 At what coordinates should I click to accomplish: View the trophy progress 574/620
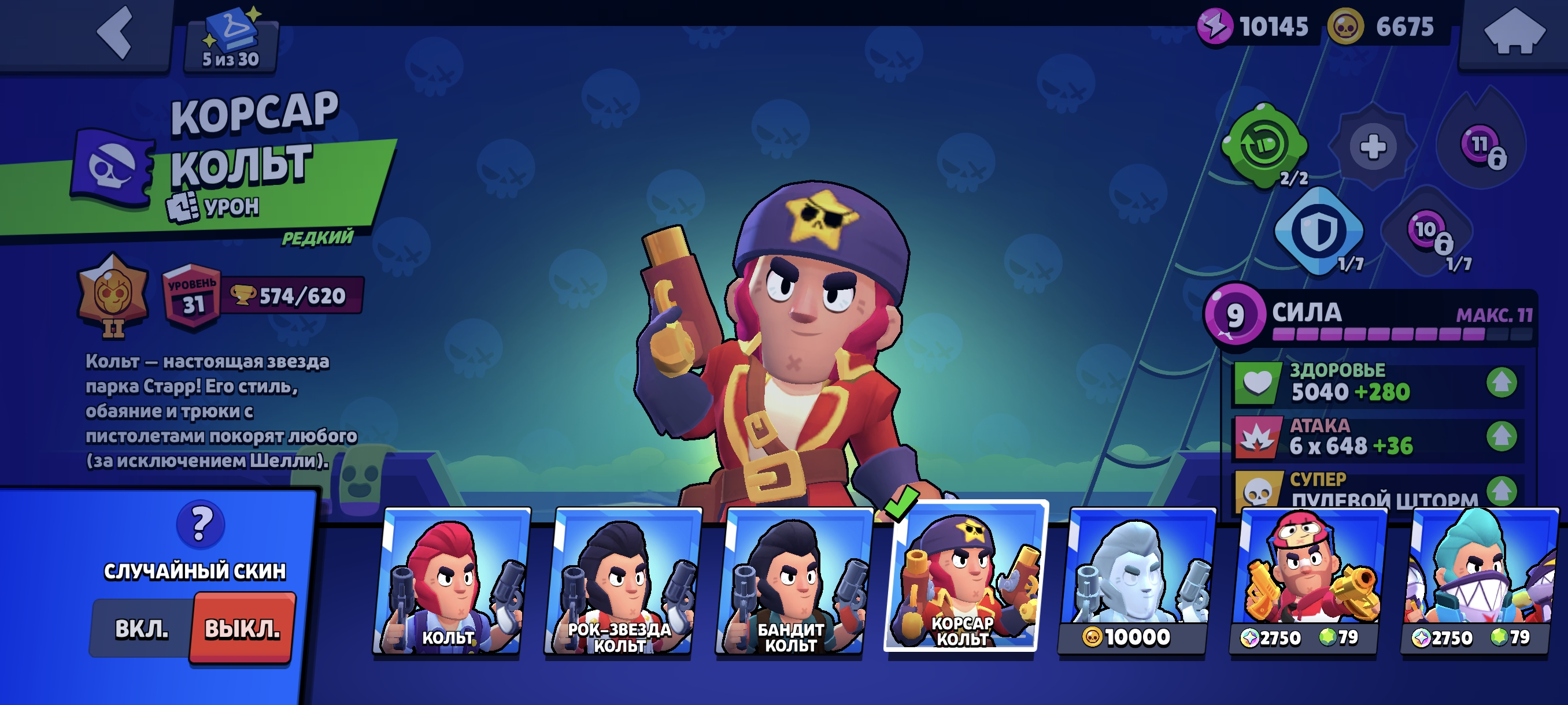pos(292,296)
